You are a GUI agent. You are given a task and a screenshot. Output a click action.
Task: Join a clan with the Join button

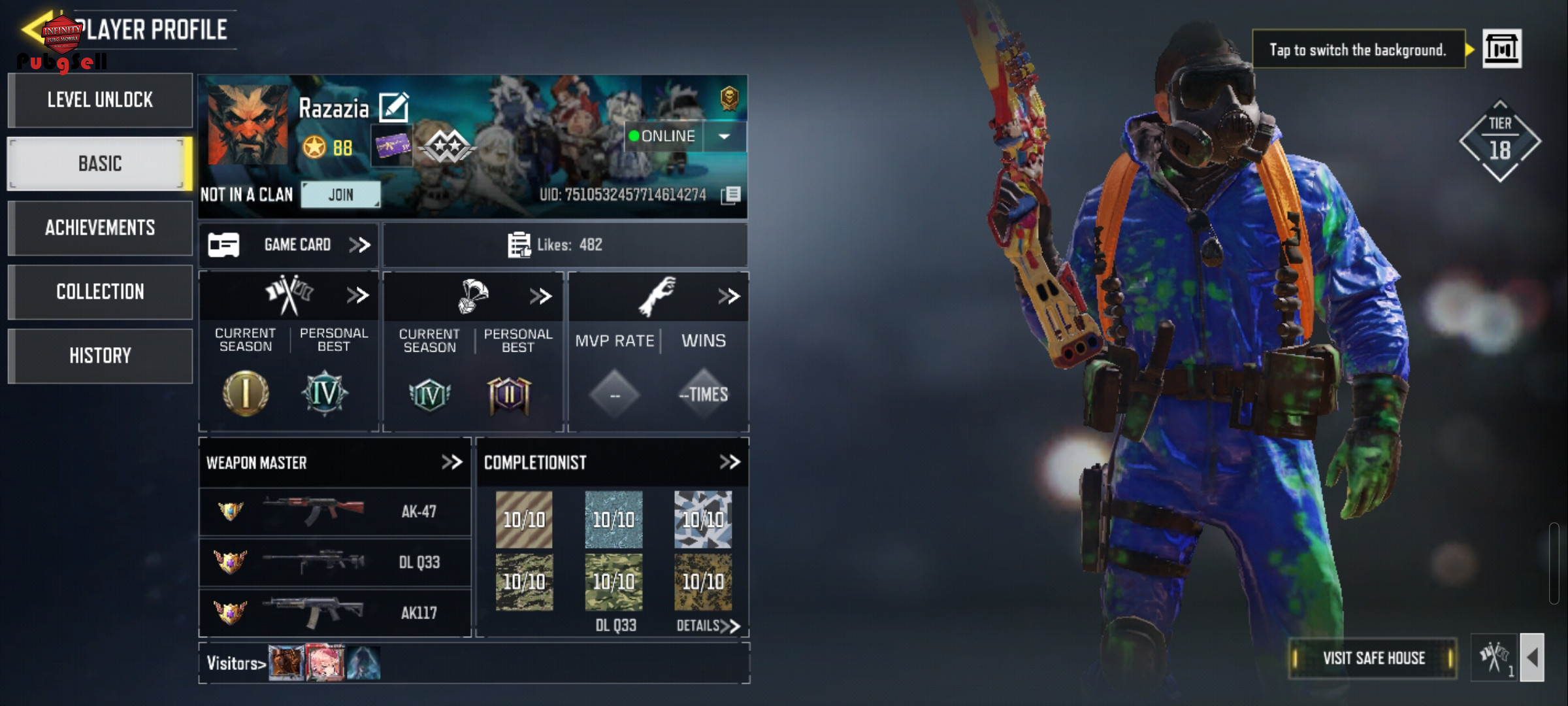[x=340, y=195]
